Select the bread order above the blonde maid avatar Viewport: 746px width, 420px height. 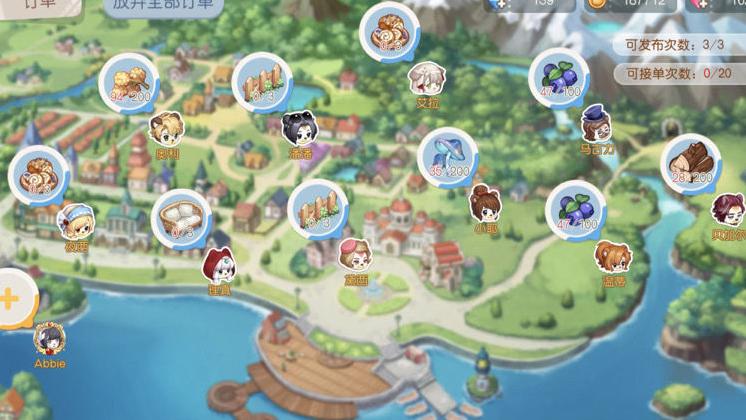pos(40,174)
